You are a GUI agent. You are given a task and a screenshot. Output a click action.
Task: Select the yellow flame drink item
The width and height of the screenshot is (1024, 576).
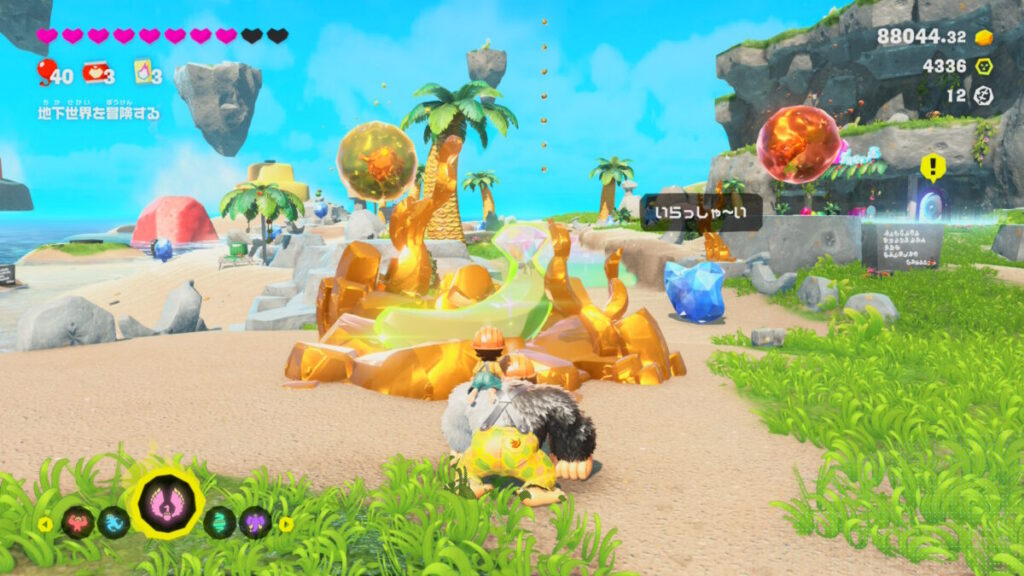[143, 72]
